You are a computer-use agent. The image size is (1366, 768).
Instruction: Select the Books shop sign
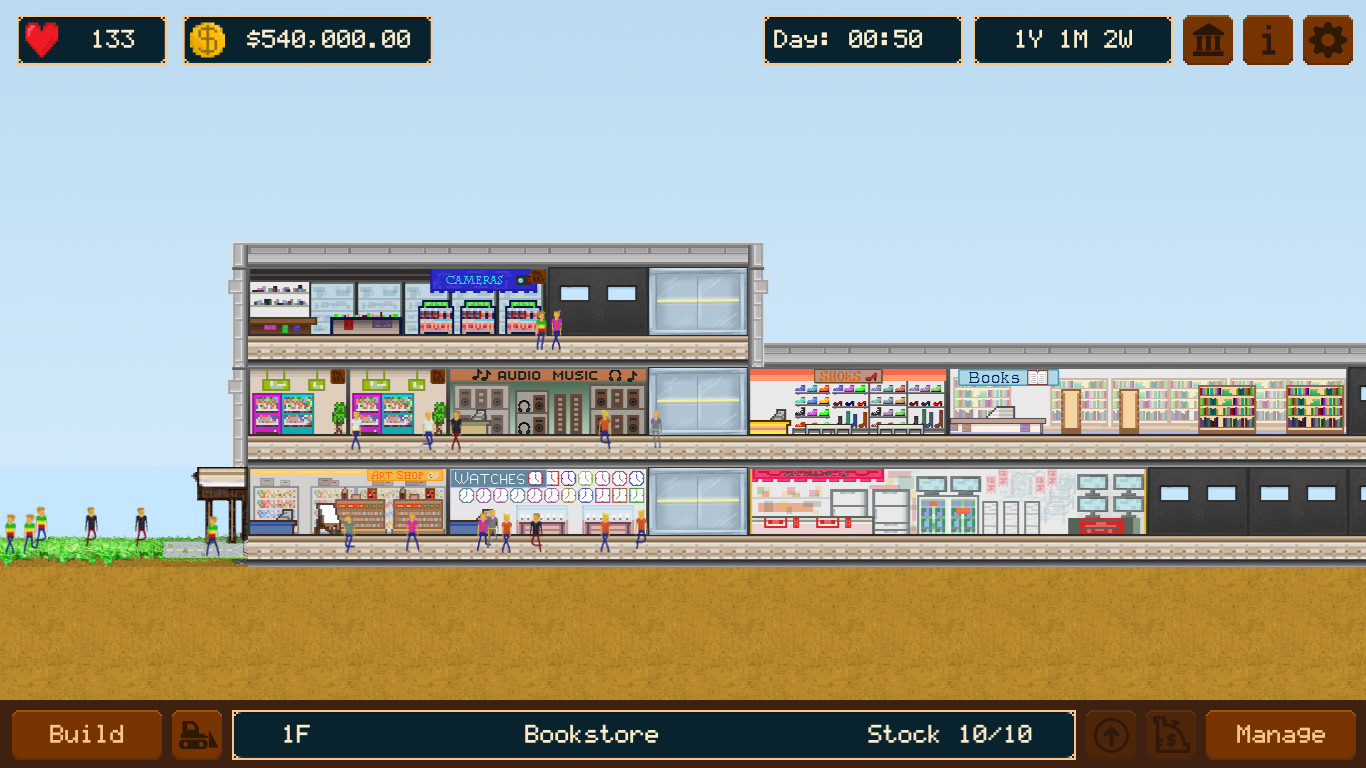1006,377
